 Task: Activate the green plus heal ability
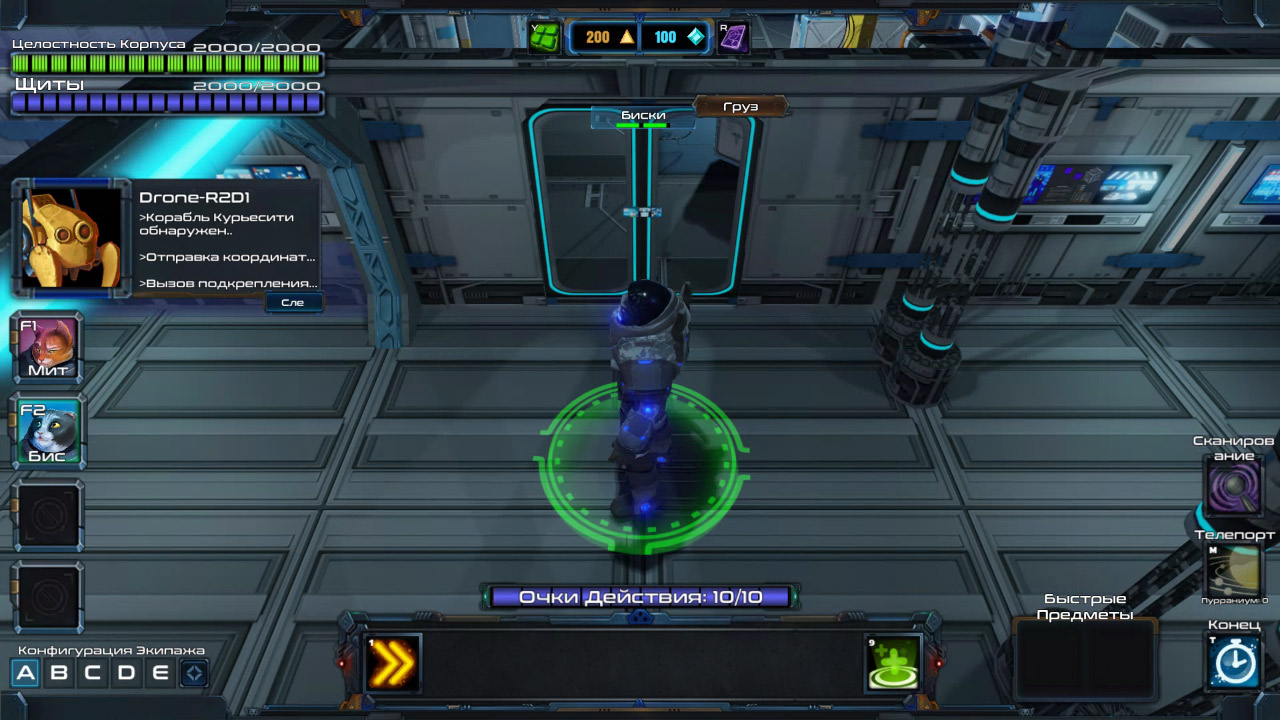(x=893, y=663)
